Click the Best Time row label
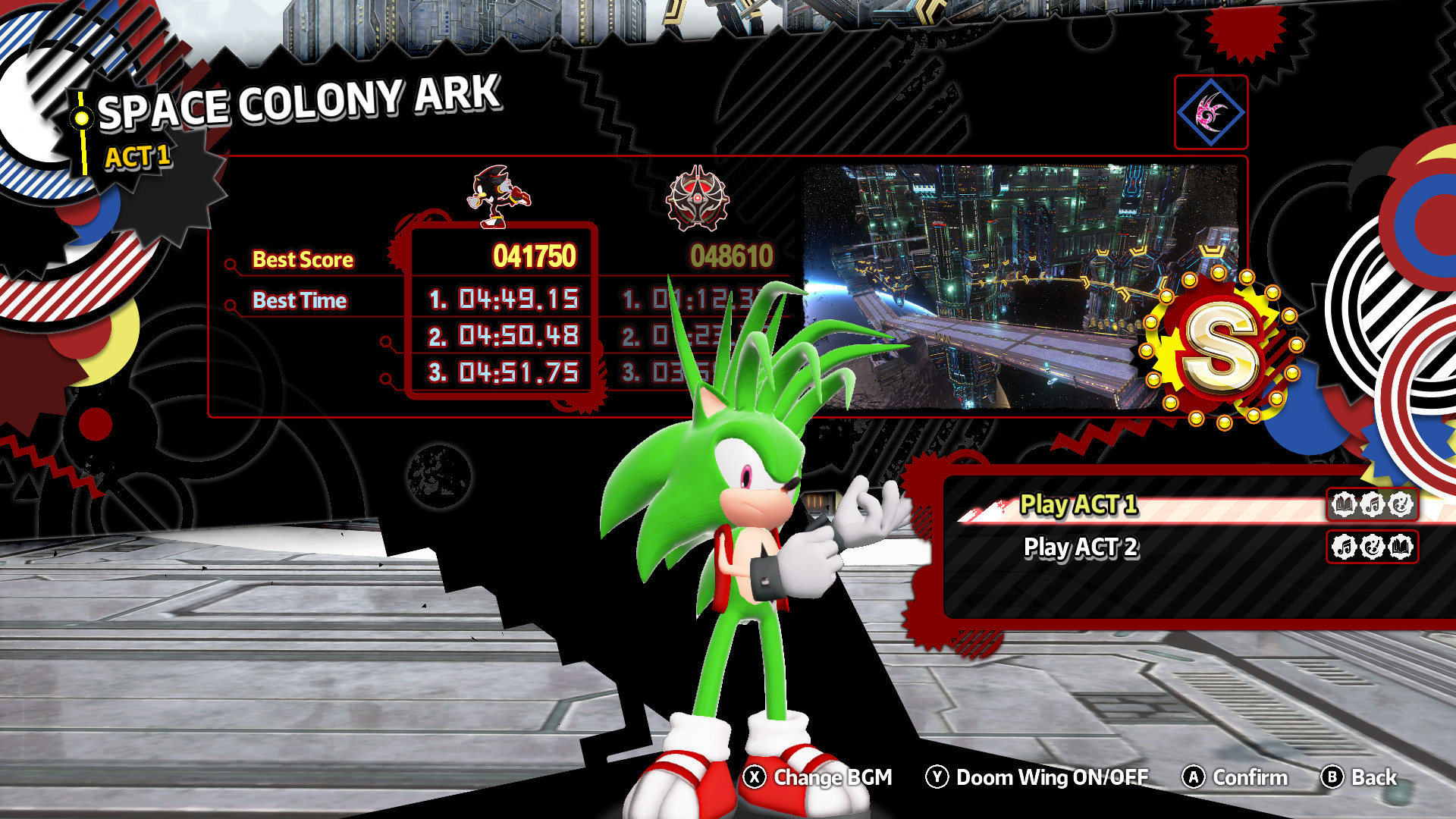The width and height of the screenshot is (1456, 819). coord(299,301)
